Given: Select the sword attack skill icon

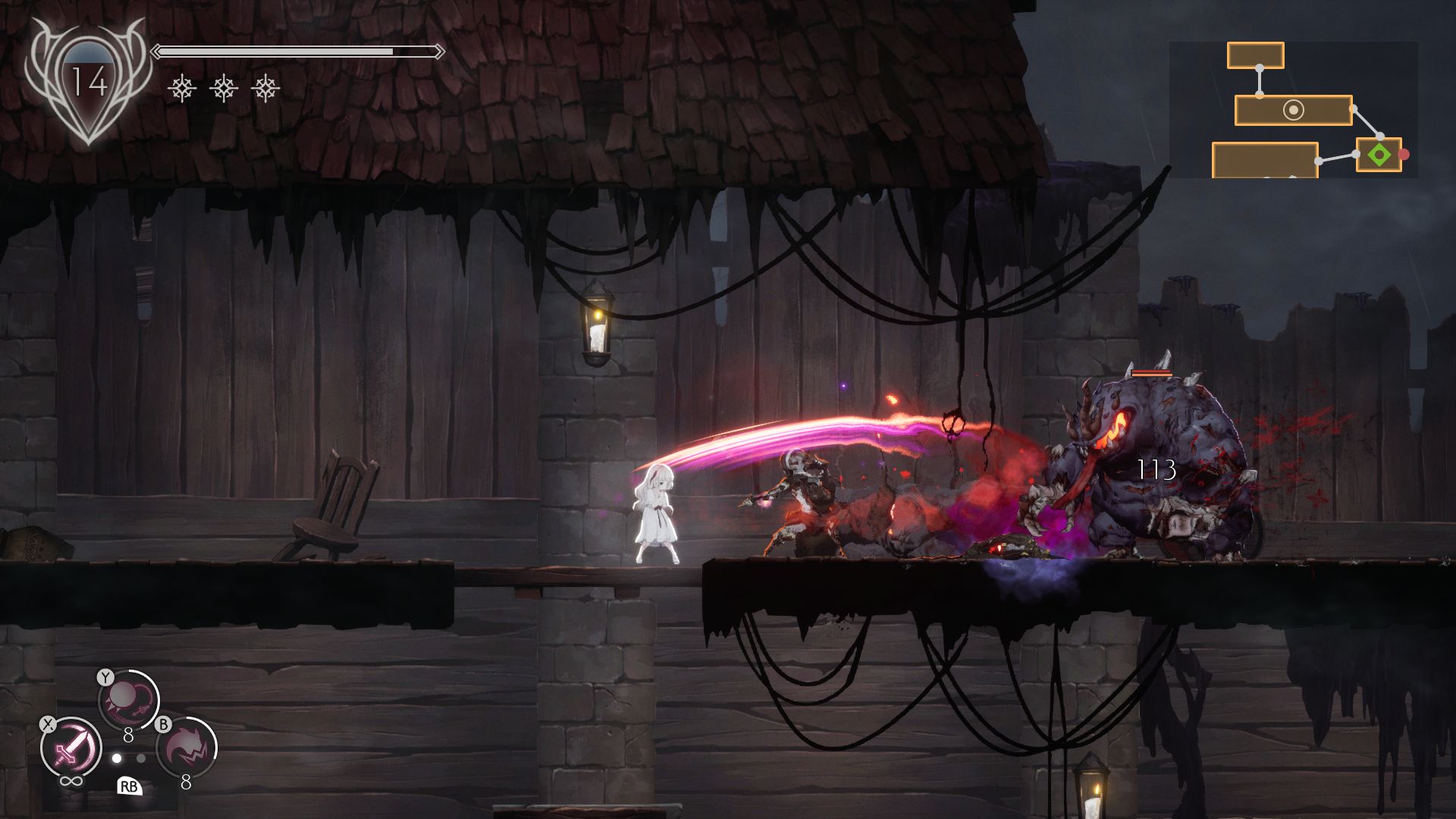Looking at the screenshot, I should click(x=71, y=747).
